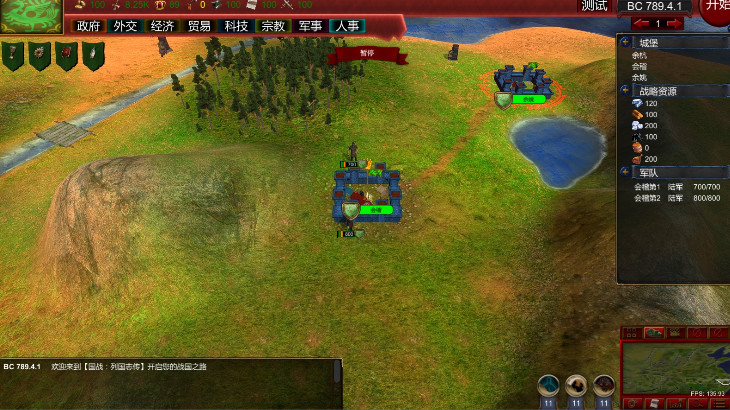Open the 宗教 religion menu
Viewport: 730px width, 410px height.
pos(273,26)
